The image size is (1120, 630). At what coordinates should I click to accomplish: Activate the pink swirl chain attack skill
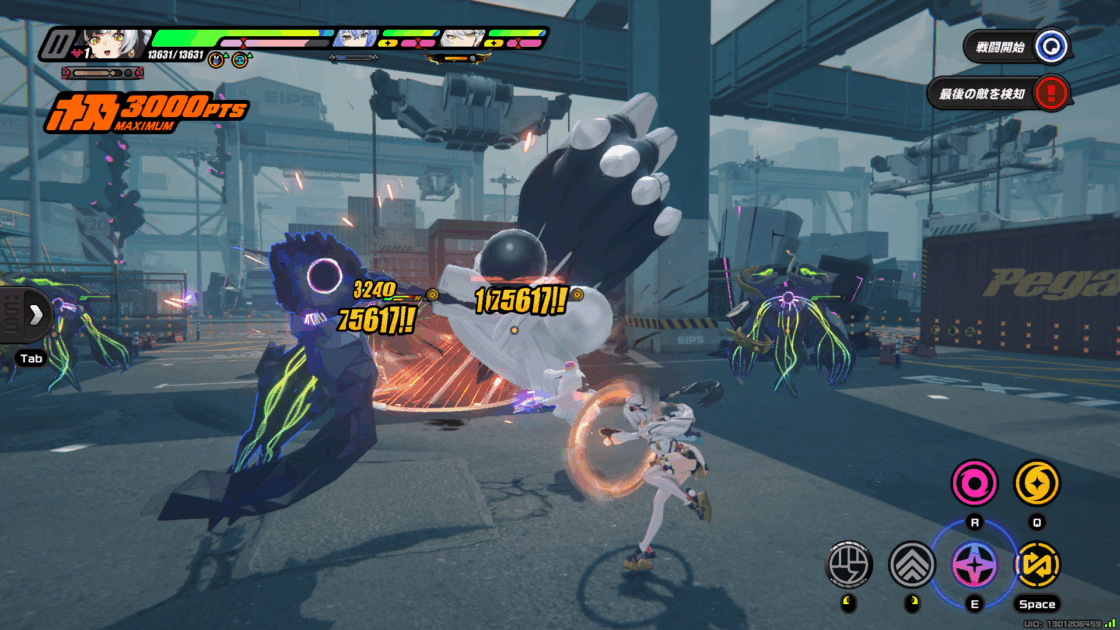point(972,484)
